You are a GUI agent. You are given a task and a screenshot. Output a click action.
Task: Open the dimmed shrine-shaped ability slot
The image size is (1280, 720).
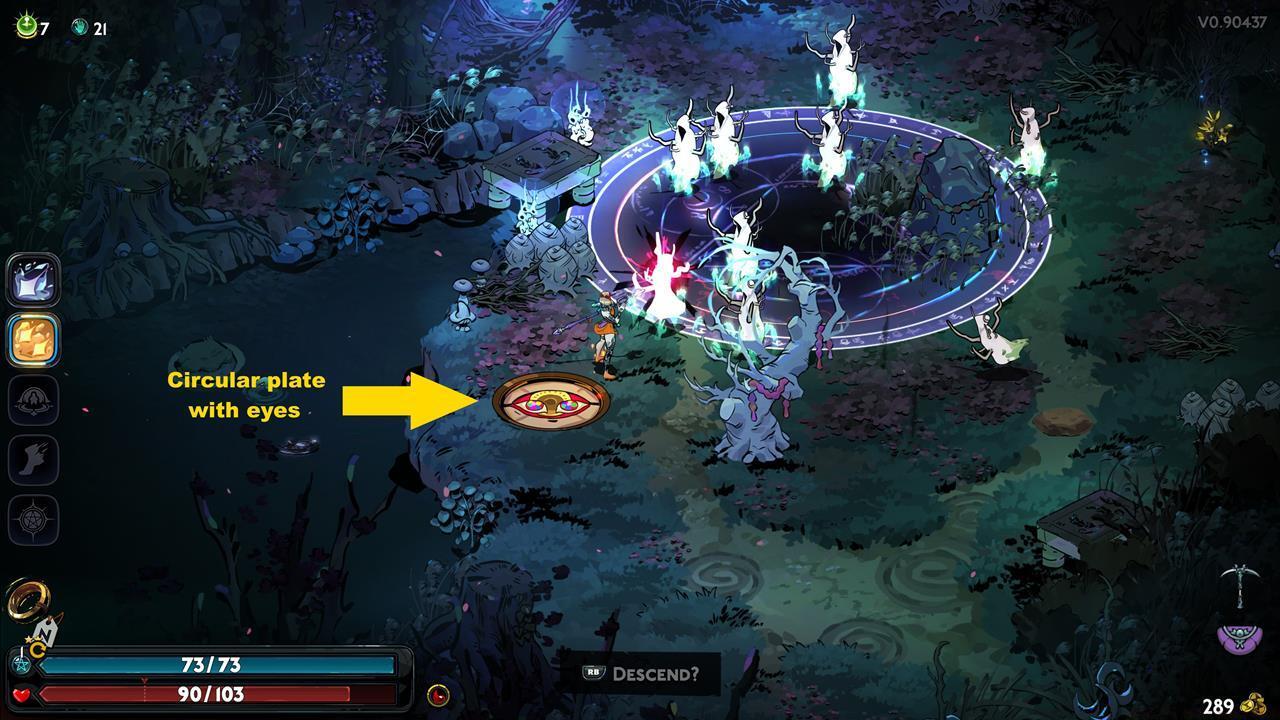[x=33, y=401]
